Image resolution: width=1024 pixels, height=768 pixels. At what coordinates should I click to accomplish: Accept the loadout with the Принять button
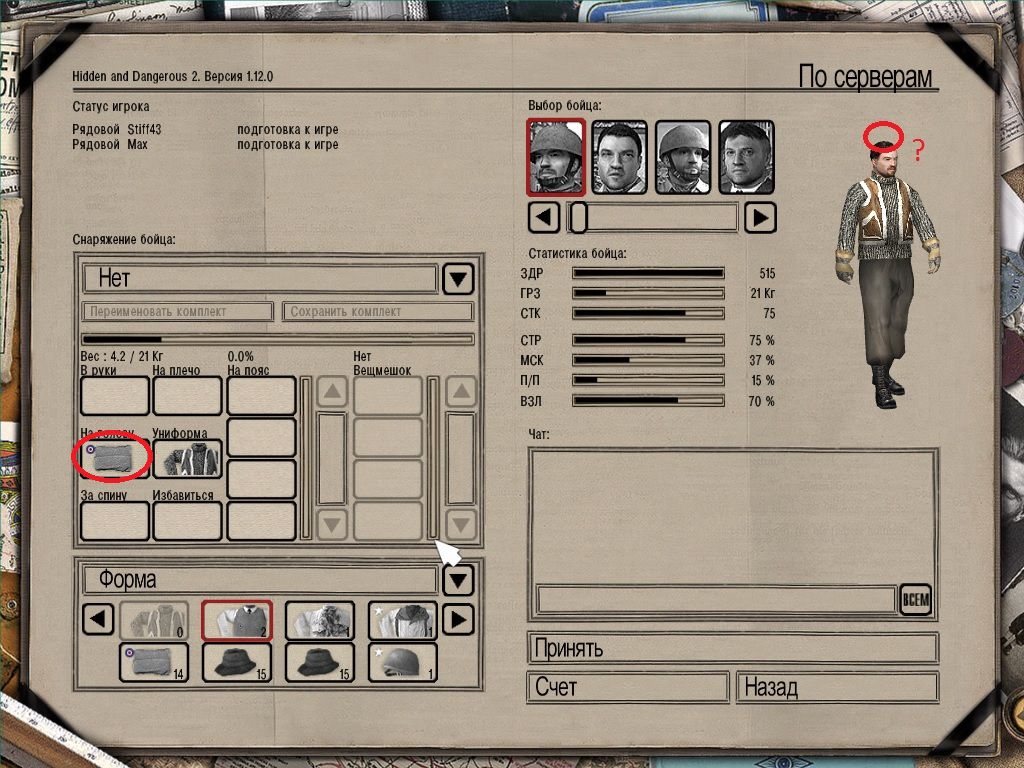pos(732,648)
